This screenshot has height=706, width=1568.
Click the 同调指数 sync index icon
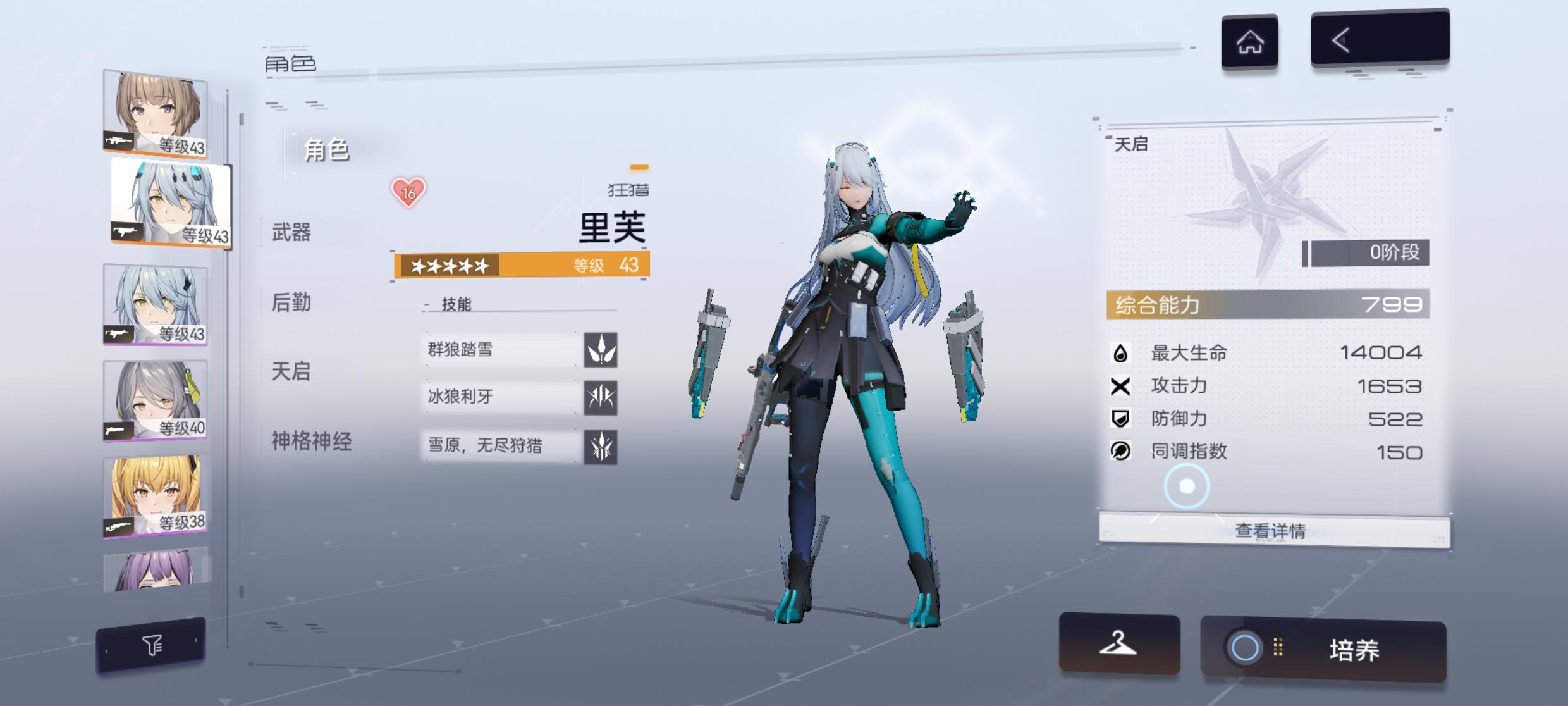click(x=1119, y=452)
